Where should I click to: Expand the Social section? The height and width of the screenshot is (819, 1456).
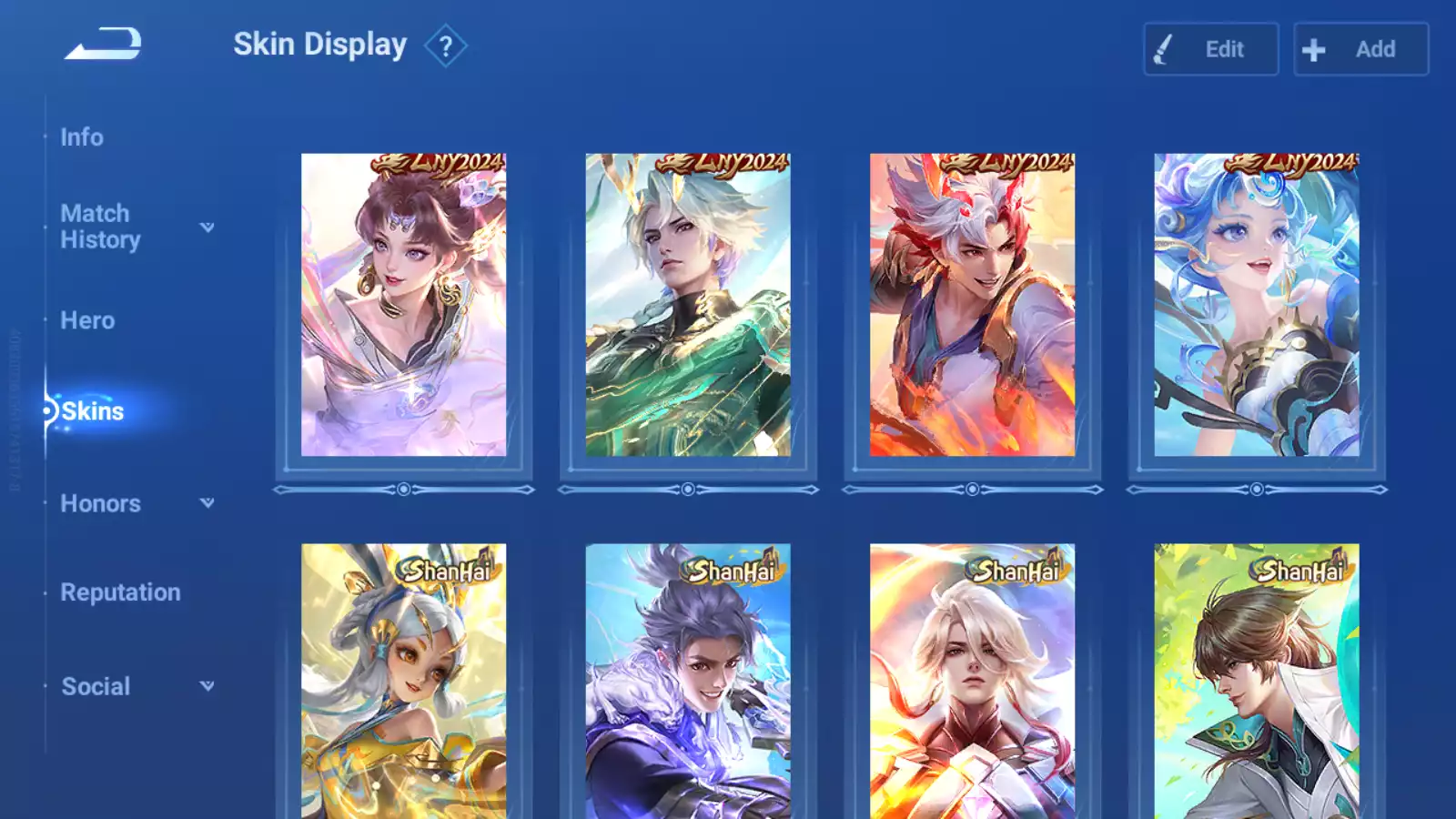pos(136,686)
